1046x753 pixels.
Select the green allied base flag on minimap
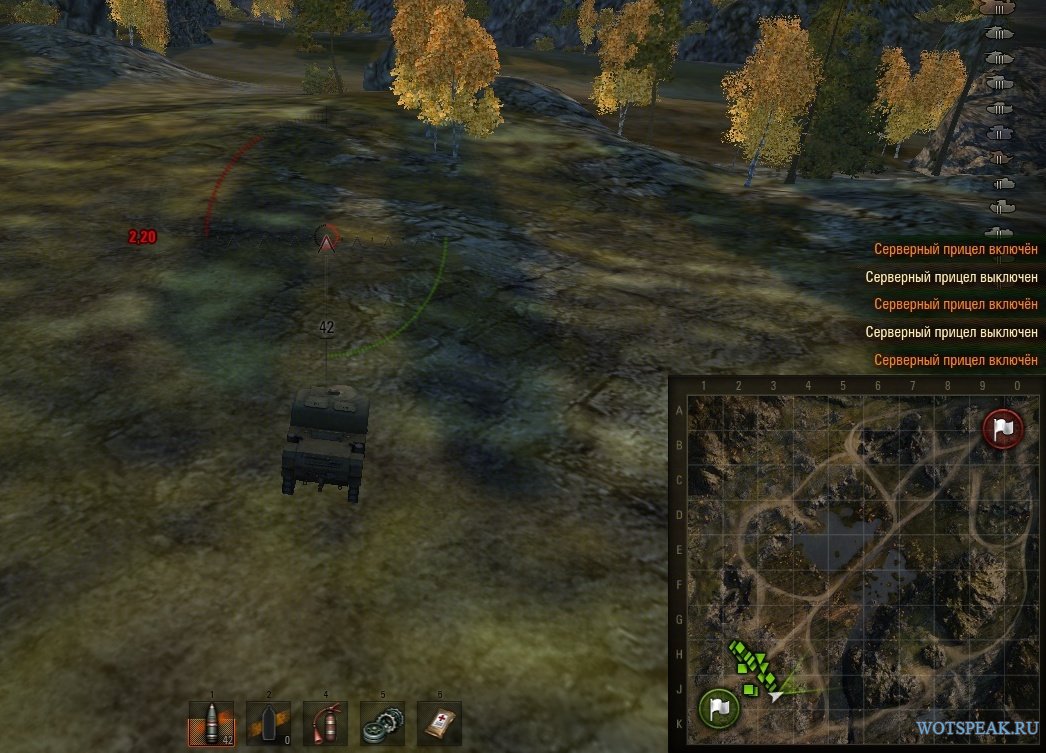click(x=718, y=707)
